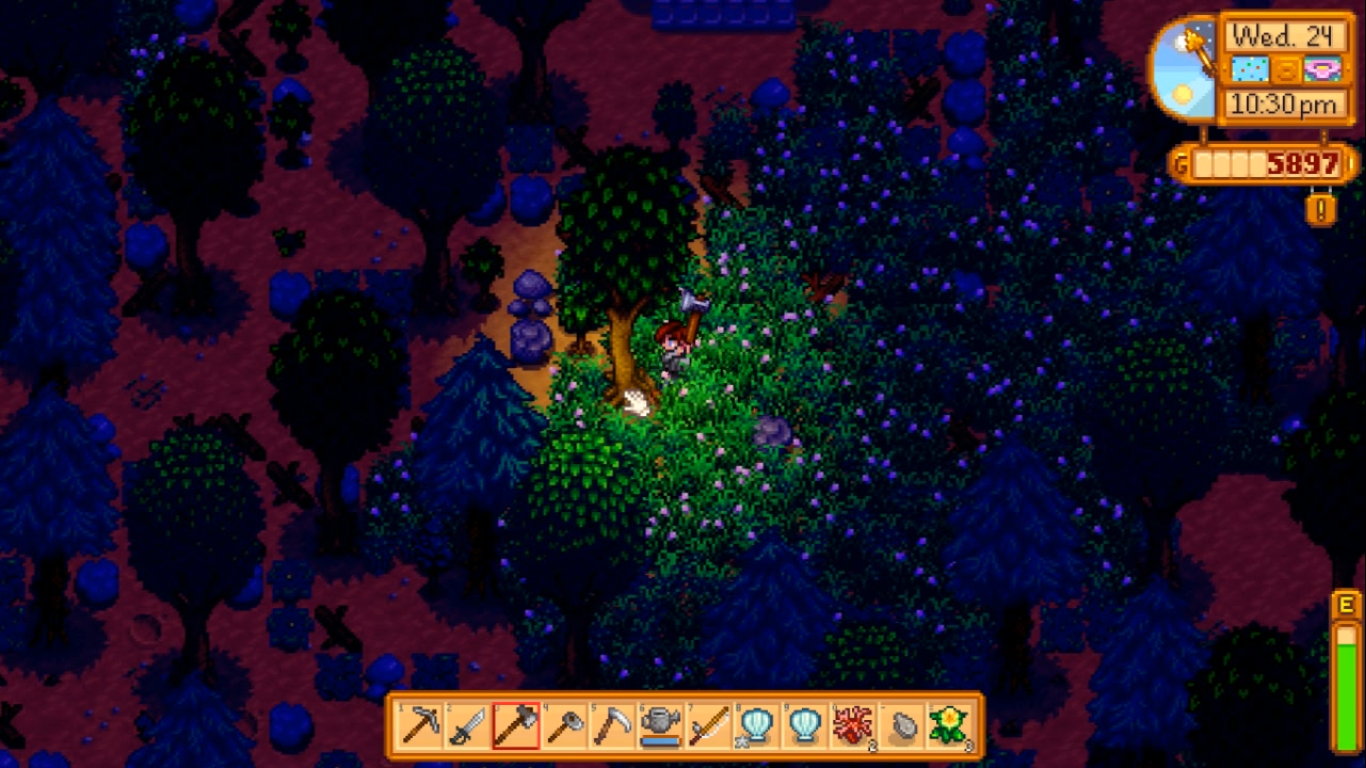Image resolution: width=1366 pixels, height=768 pixels.
Task: Choose the hoe in the toolbar
Action: (564, 726)
